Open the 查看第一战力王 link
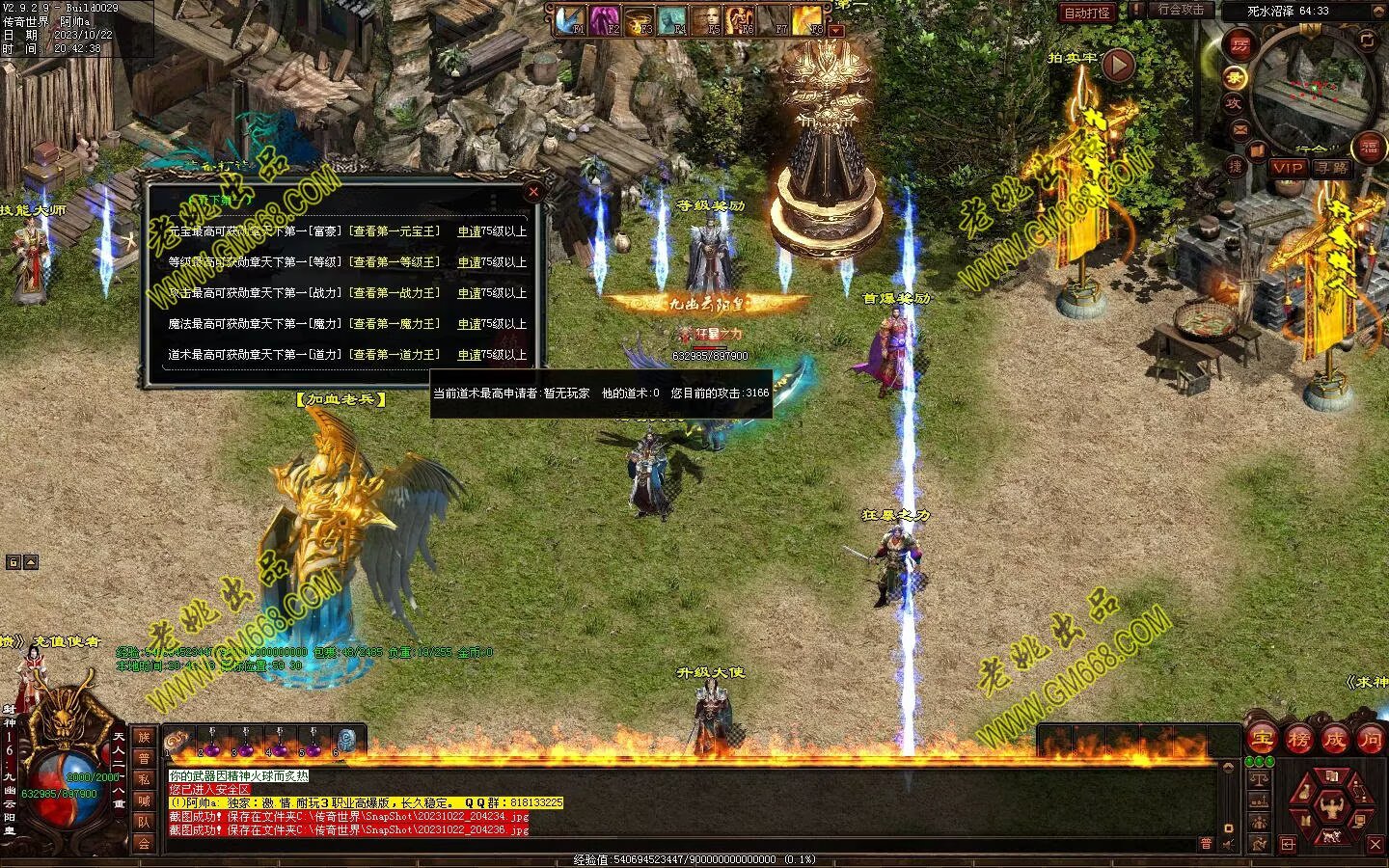This screenshot has width=1389, height=868. click(x=395, y=293)
